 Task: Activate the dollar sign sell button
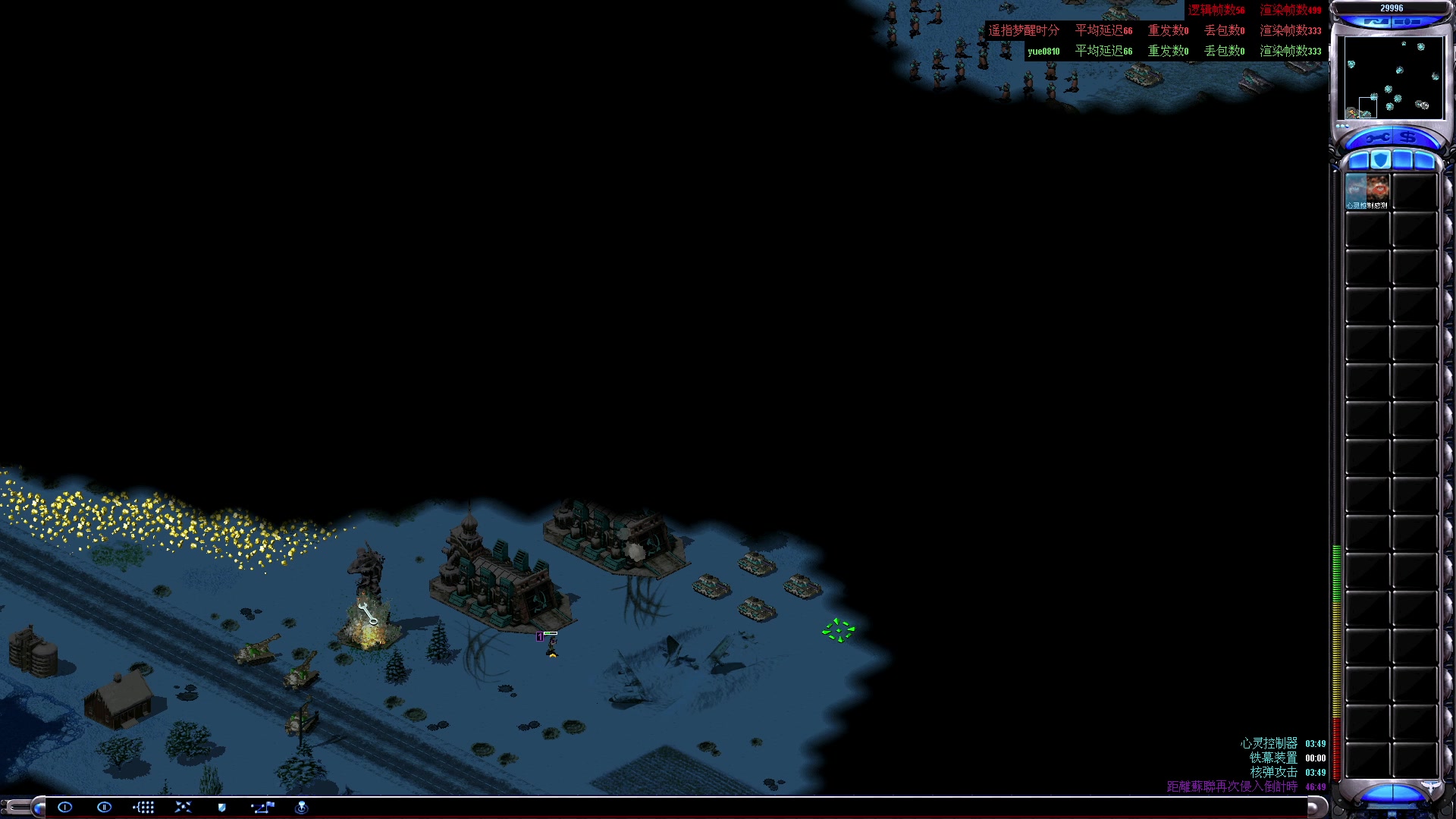[1408, 137]
